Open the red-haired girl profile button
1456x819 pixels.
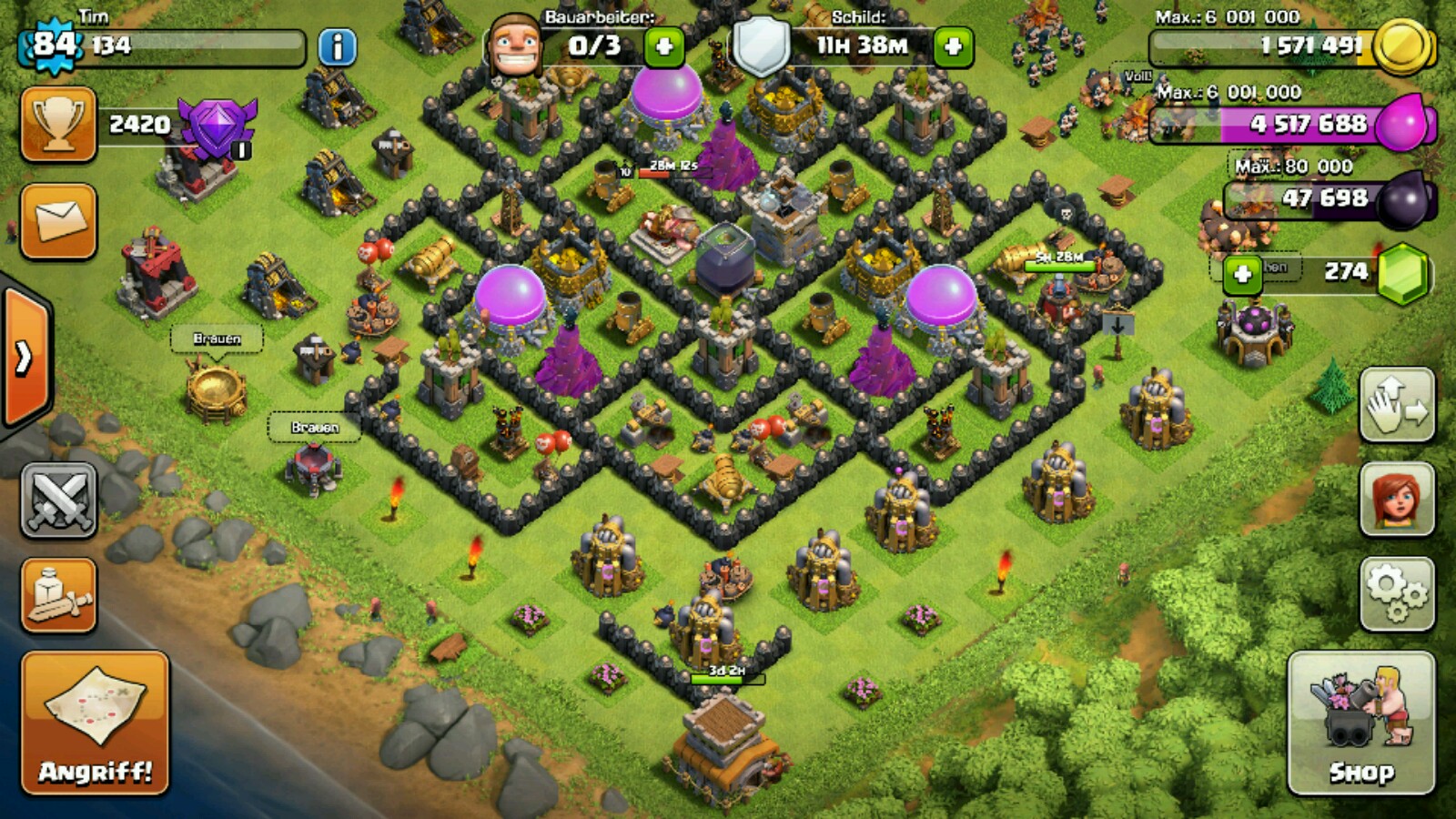click(x=1397, y=499)
